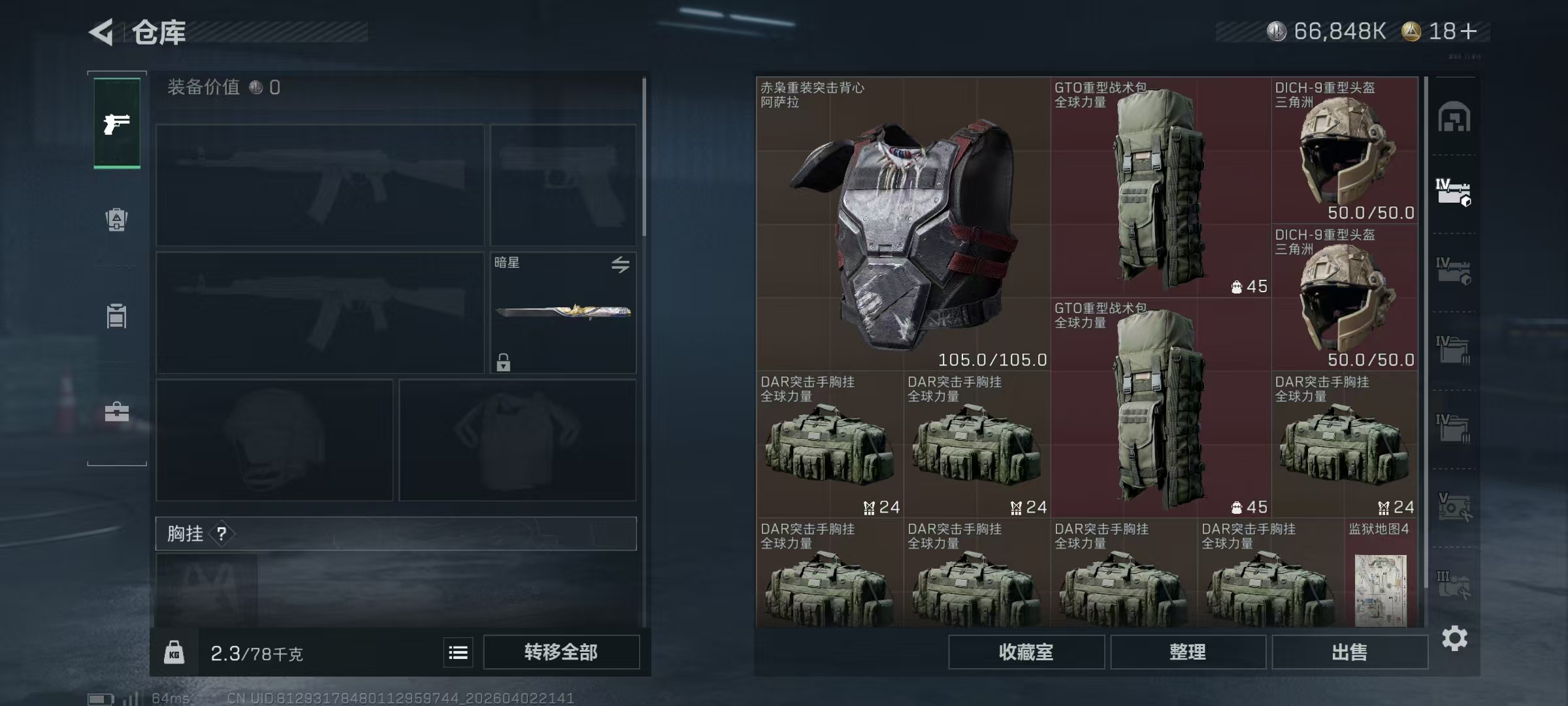Tap 转移全部 to transfer all items
The height and width of the screenshot is (706, 1568).
[x=561, y=652]
